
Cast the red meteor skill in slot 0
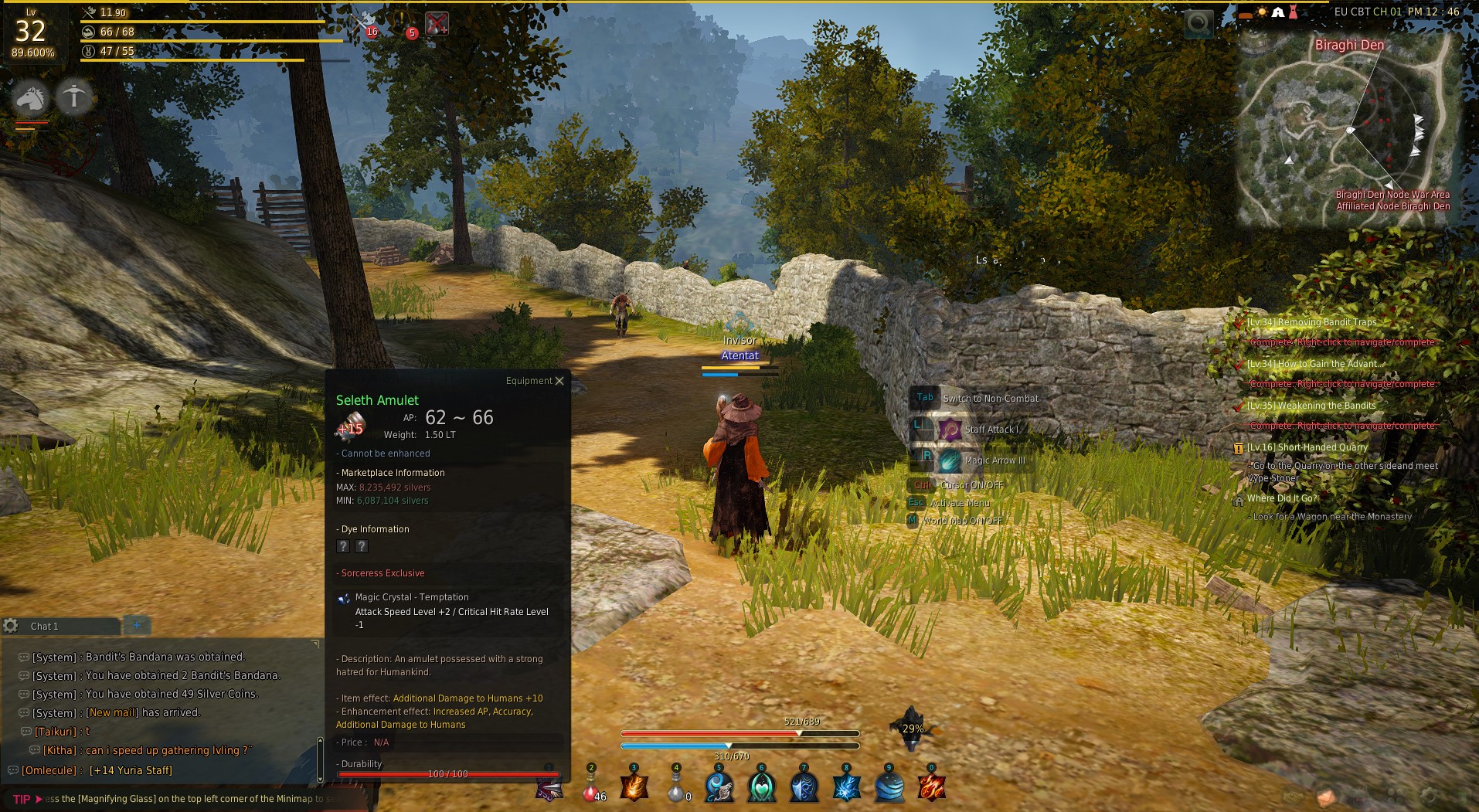[x=931, y=787]
